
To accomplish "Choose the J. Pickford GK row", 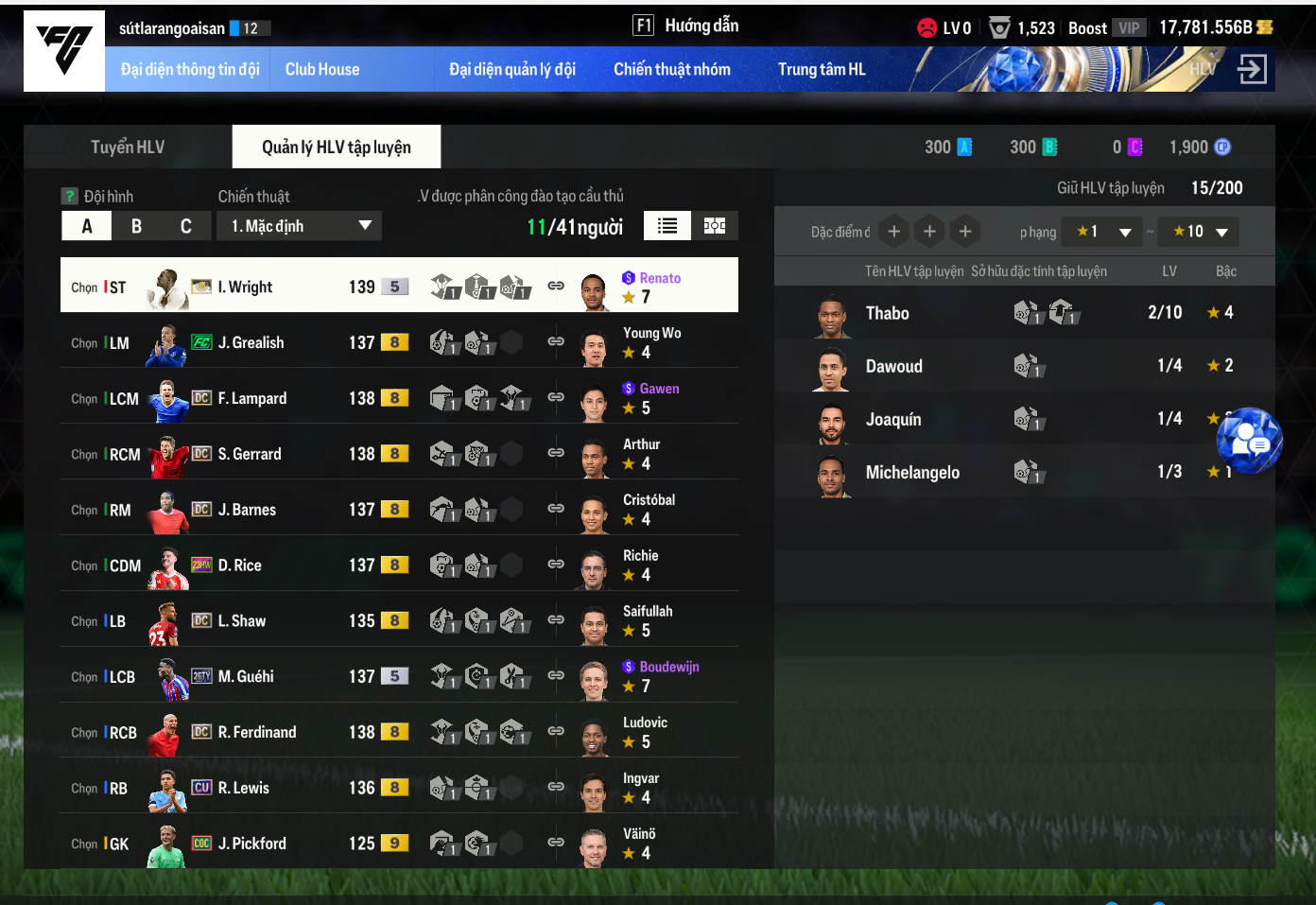I will tap(251, 844).
